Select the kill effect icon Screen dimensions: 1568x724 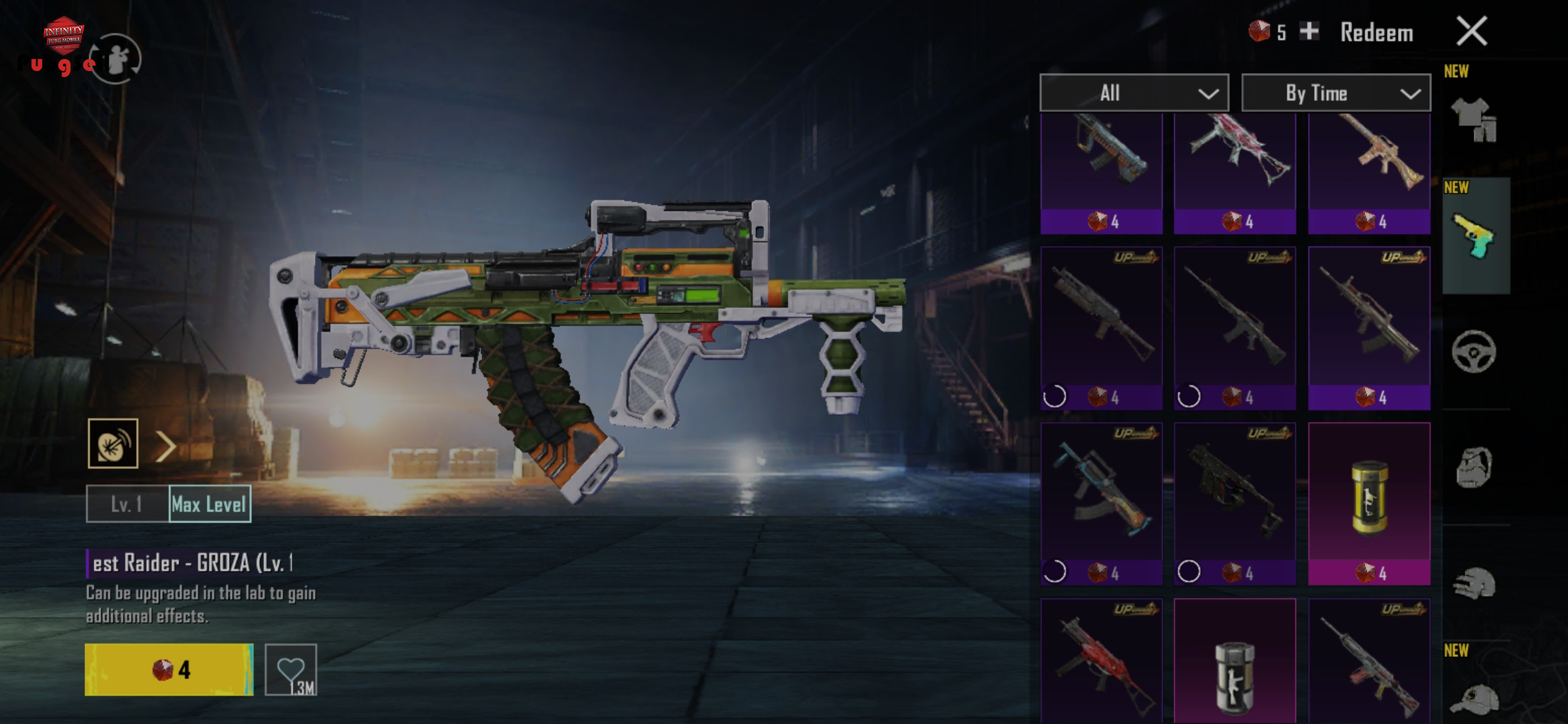coord(113,444)
